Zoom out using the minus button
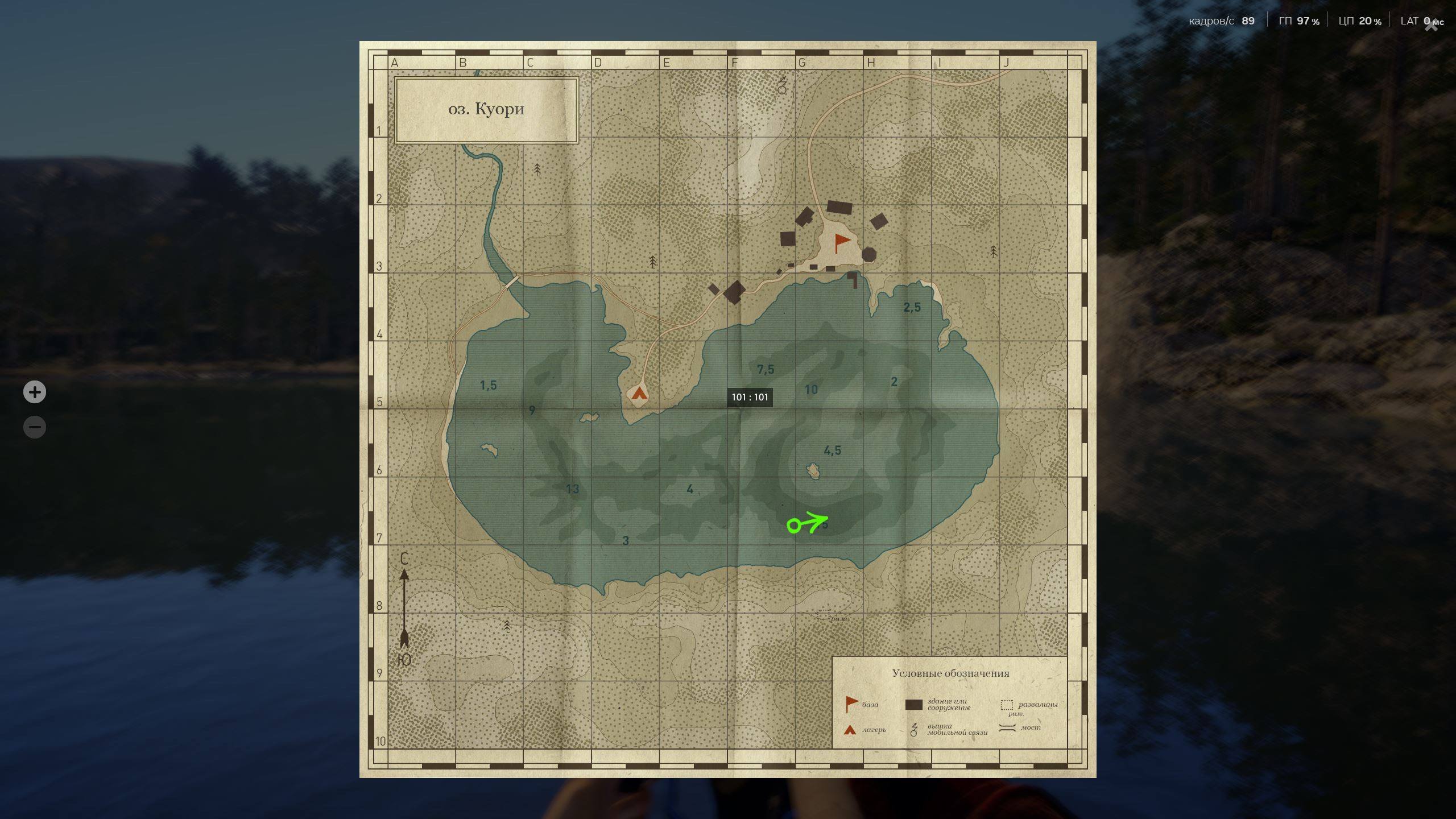Viewport: 1456px width, 819px height. point(35,427)
